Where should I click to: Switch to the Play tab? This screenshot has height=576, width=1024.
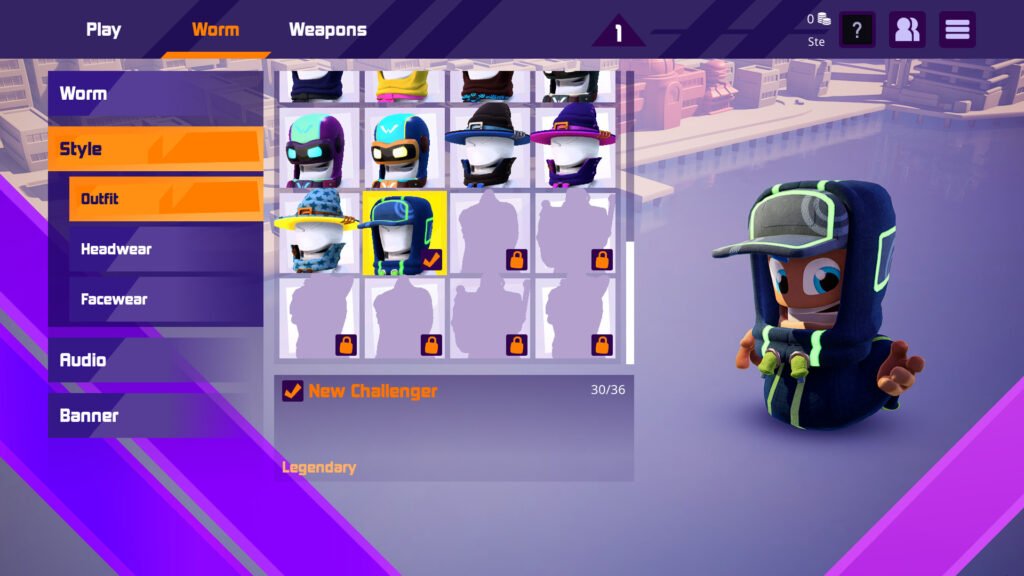103,30
